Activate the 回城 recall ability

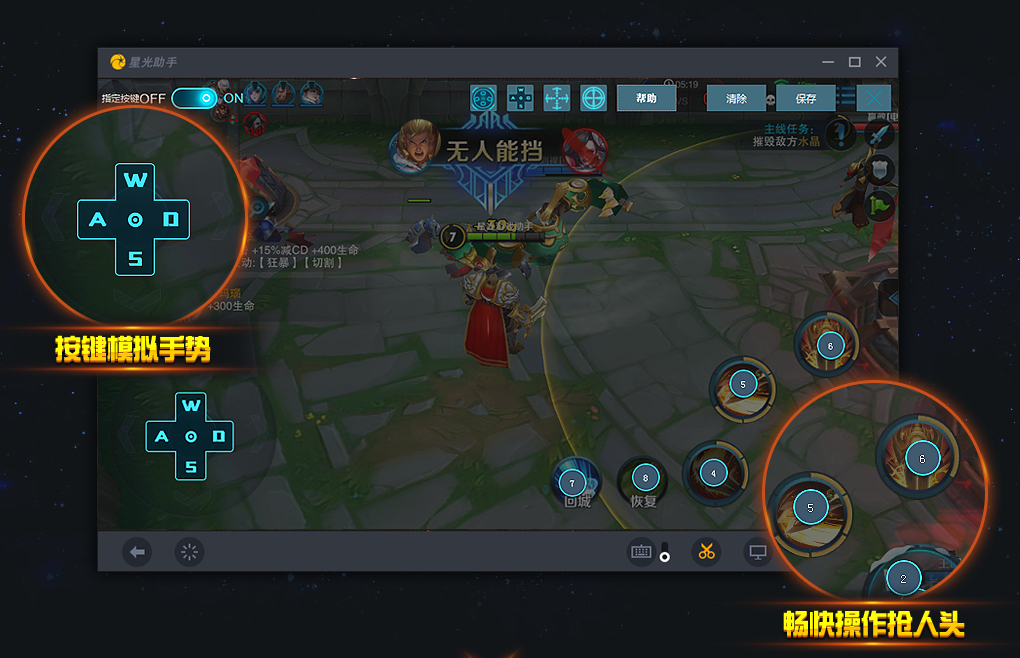576,483
